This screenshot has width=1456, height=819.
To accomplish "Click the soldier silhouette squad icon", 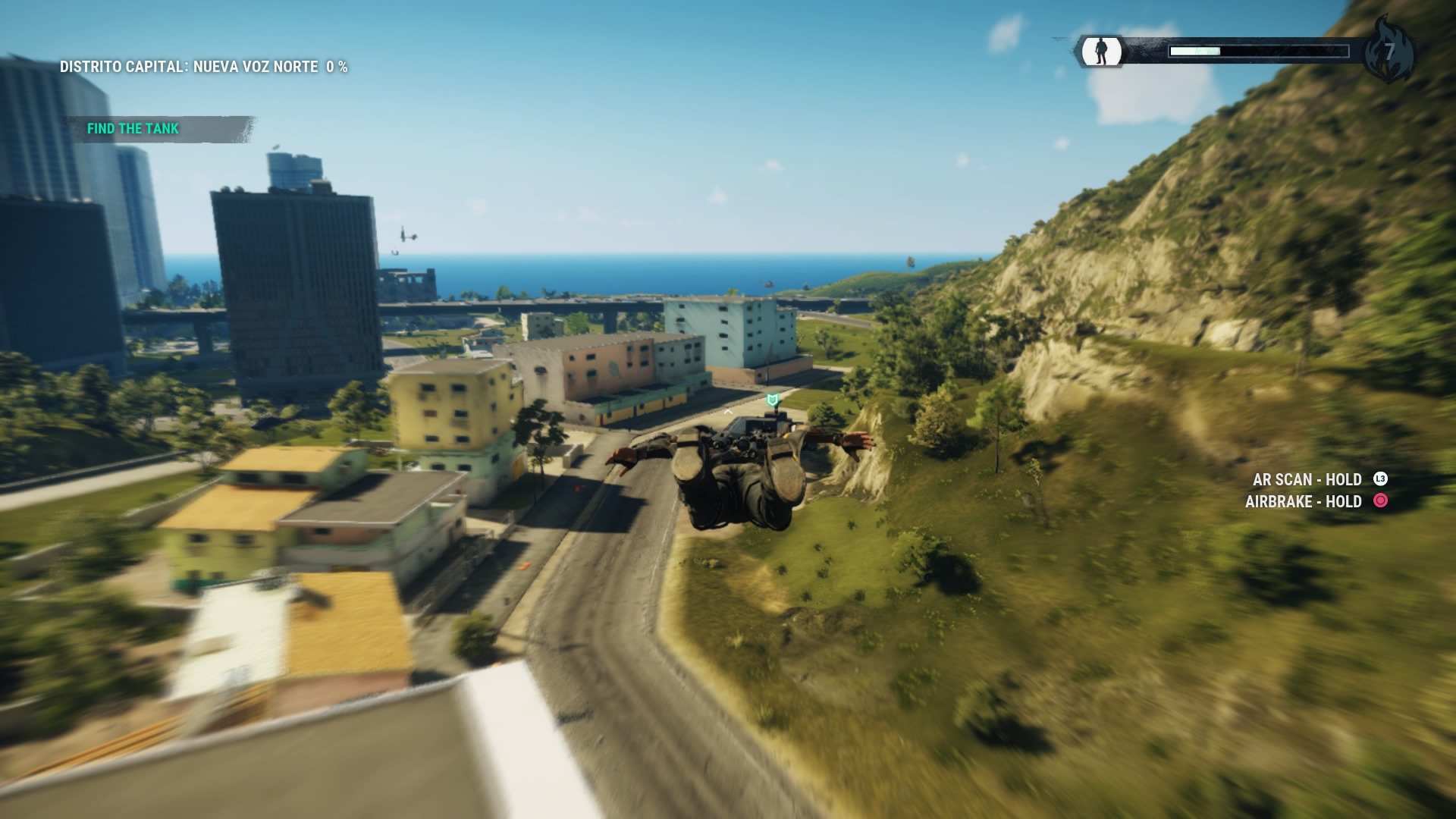I will pos(1101,52).
